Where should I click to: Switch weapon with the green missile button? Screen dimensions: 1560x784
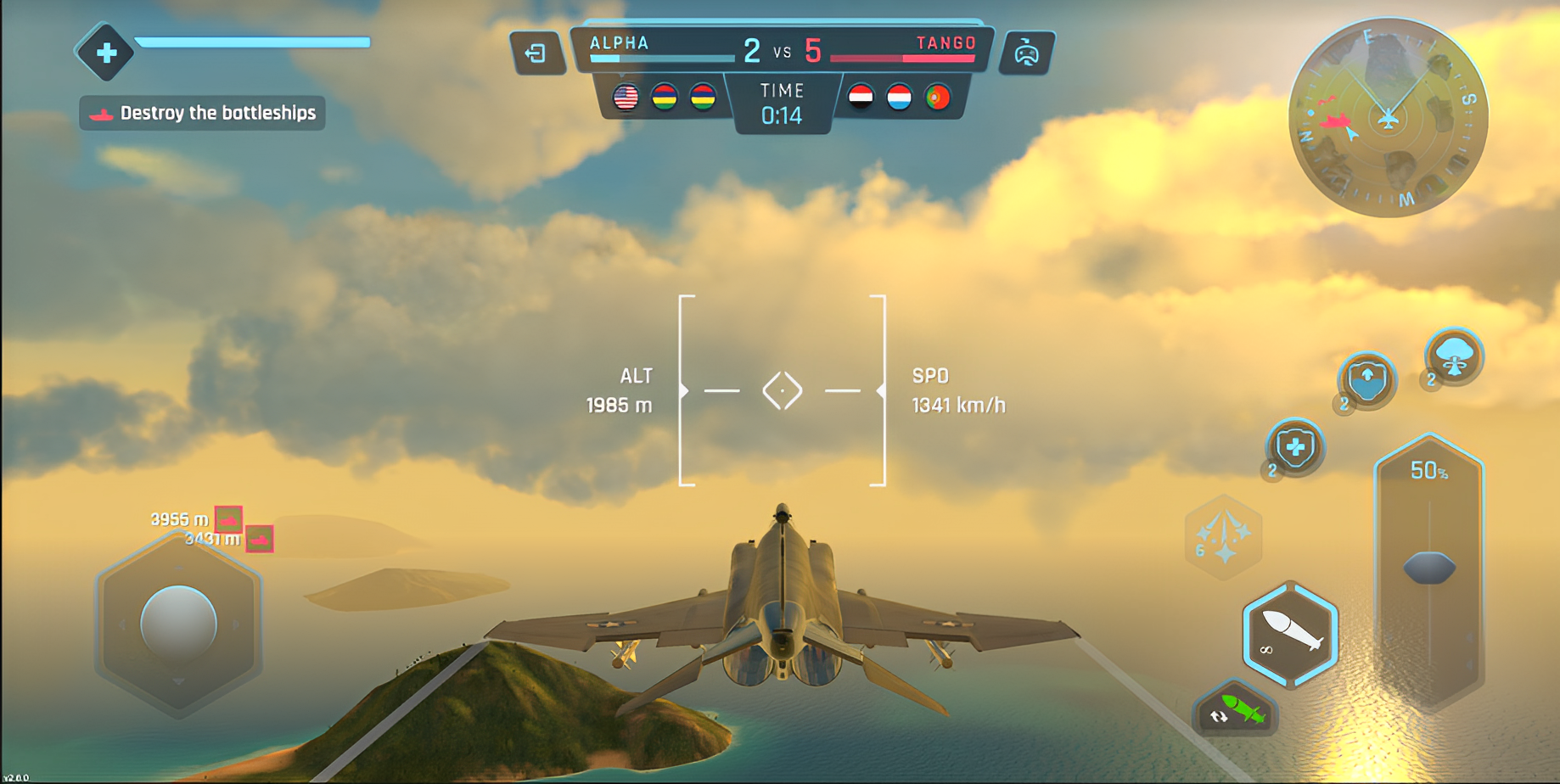1236,709
